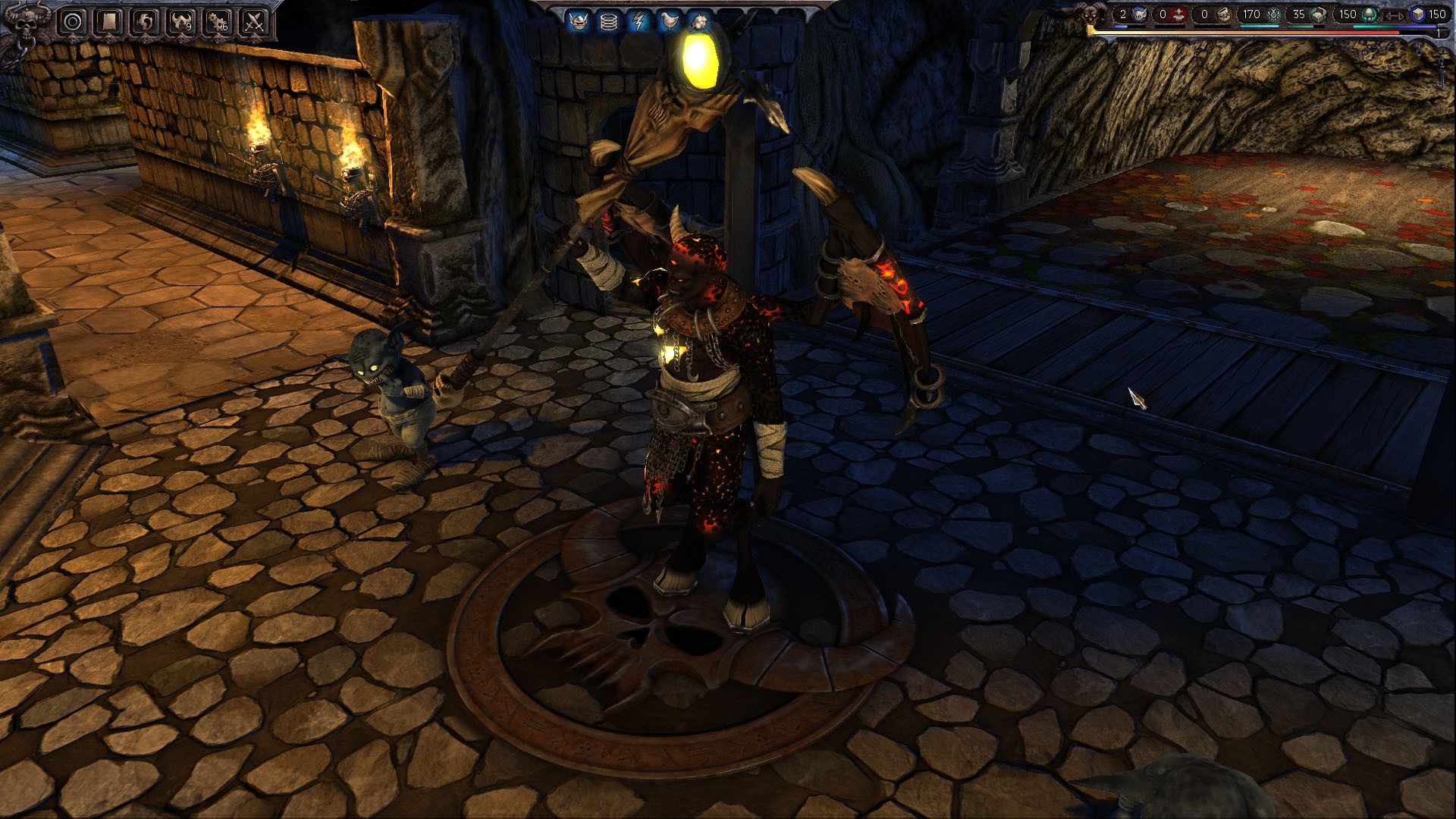The height and width of the screenshot is (819, 1456).
Task: Toggle the coil spring ability slot
Action: 609,20
